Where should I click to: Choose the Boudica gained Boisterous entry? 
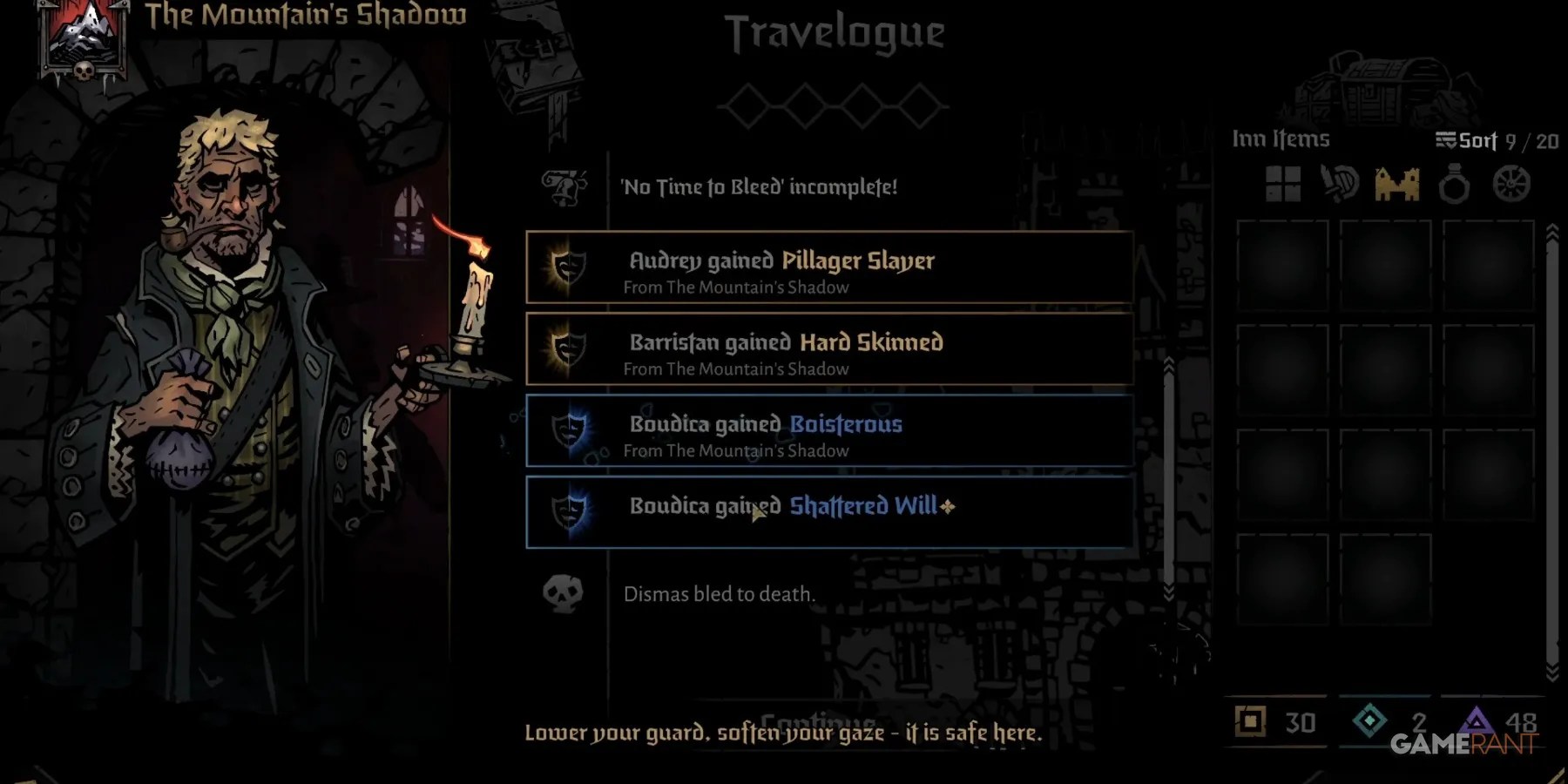click(829, 431)
